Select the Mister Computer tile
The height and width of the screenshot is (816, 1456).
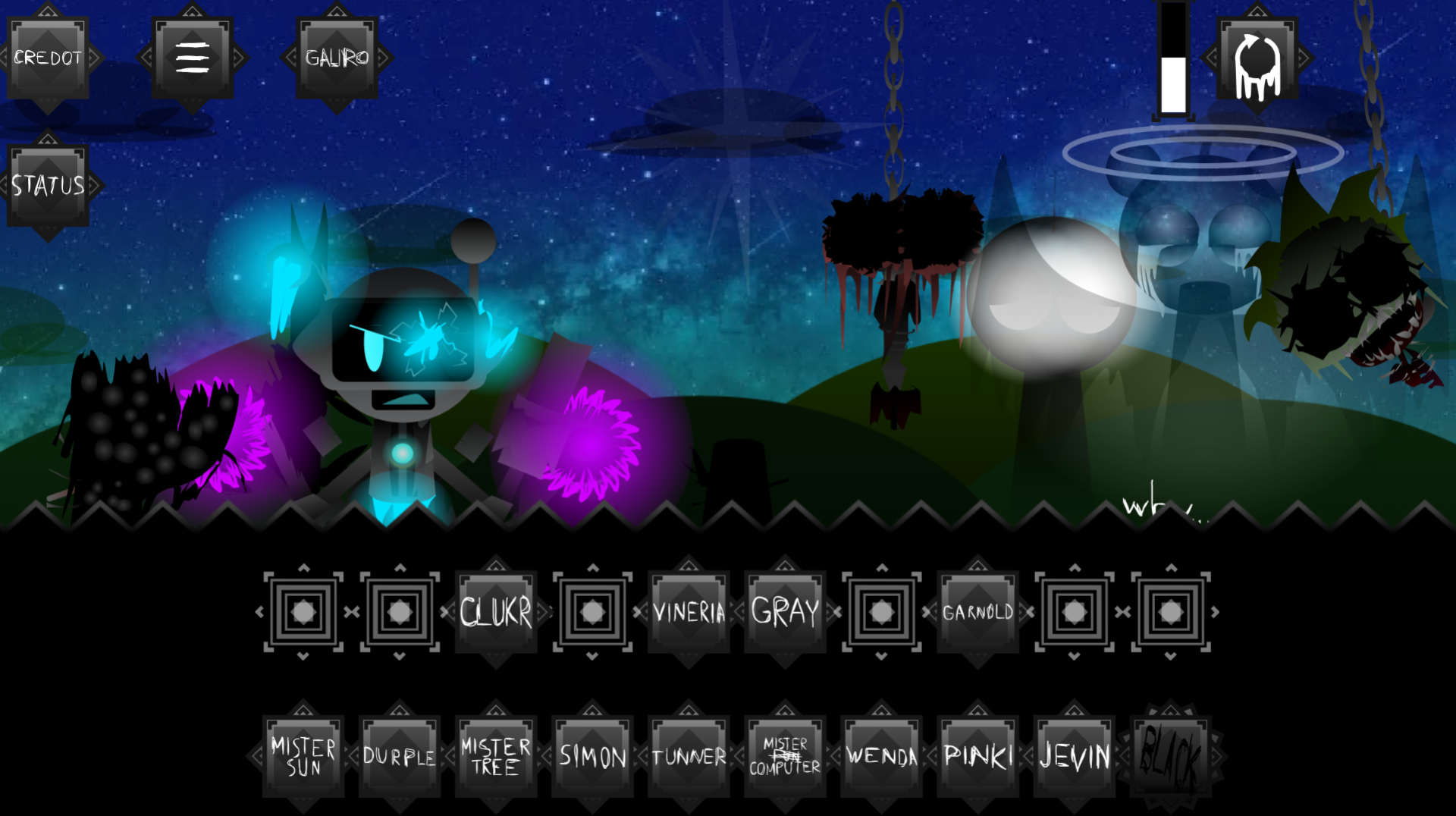point(785,756)
